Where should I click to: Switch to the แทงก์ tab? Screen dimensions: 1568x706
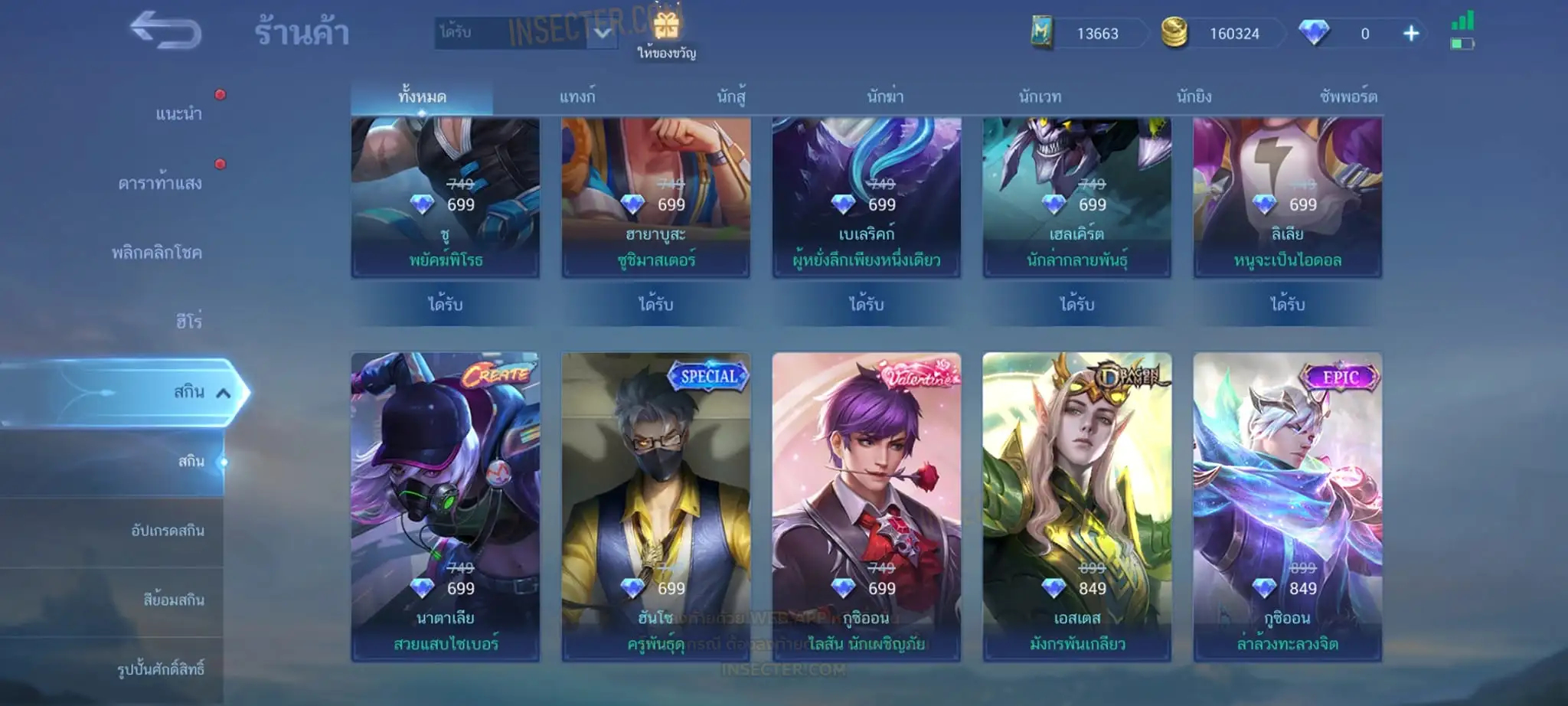point(577,97)
